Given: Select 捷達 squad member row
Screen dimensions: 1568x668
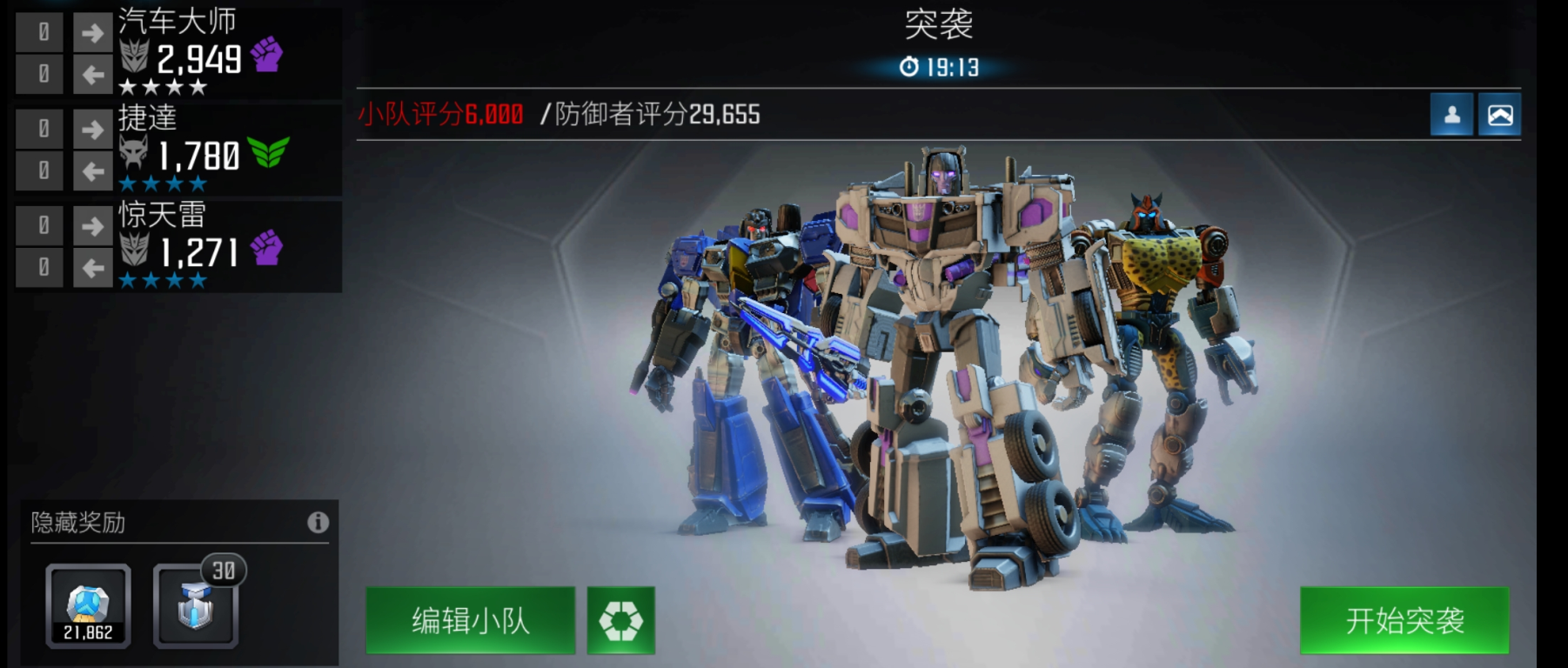Looking at the screenshot, I should tap(226, 150).
